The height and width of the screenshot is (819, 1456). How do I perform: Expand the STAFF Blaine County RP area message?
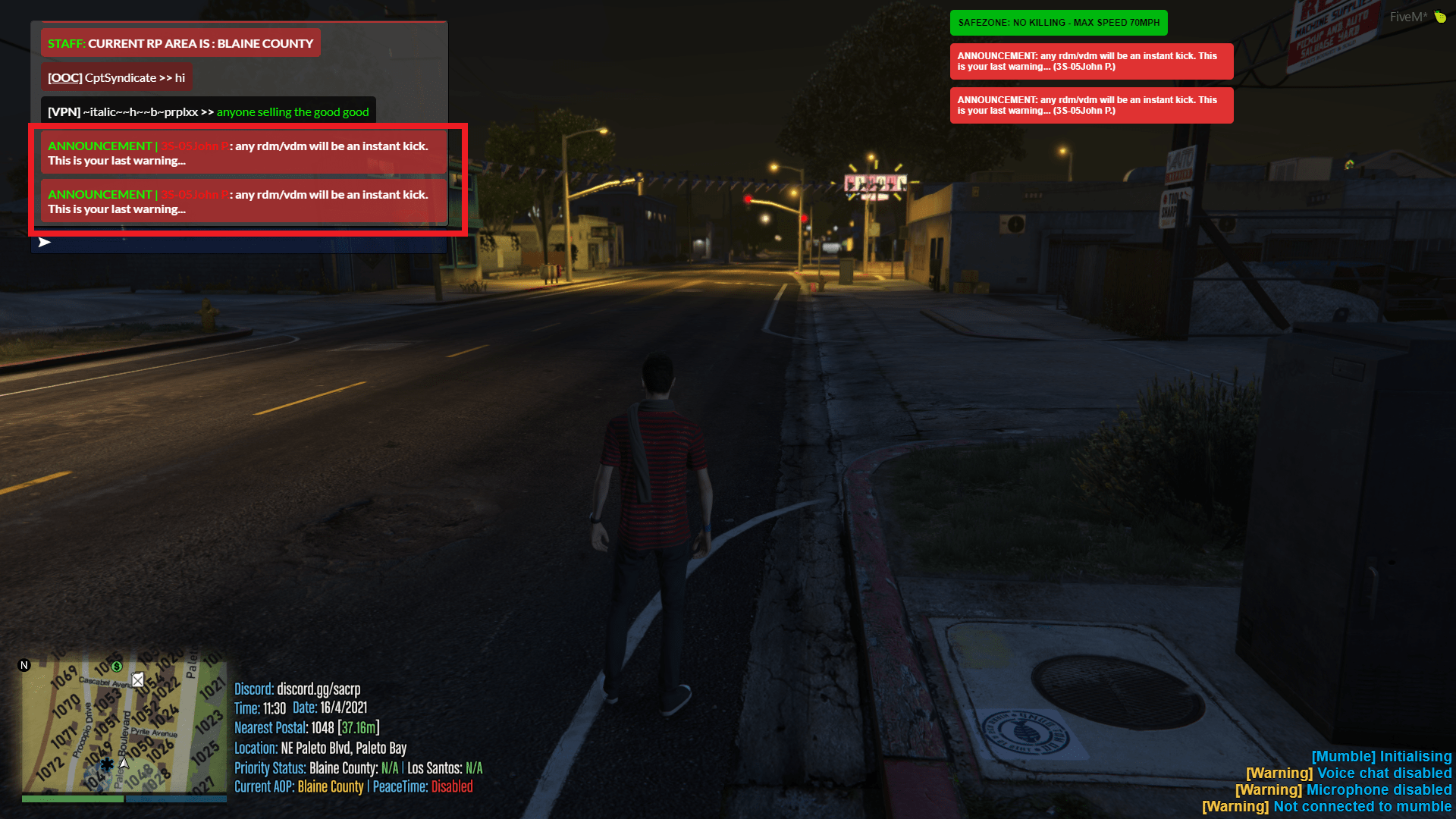pyautogui.click(x=180, y=43)
